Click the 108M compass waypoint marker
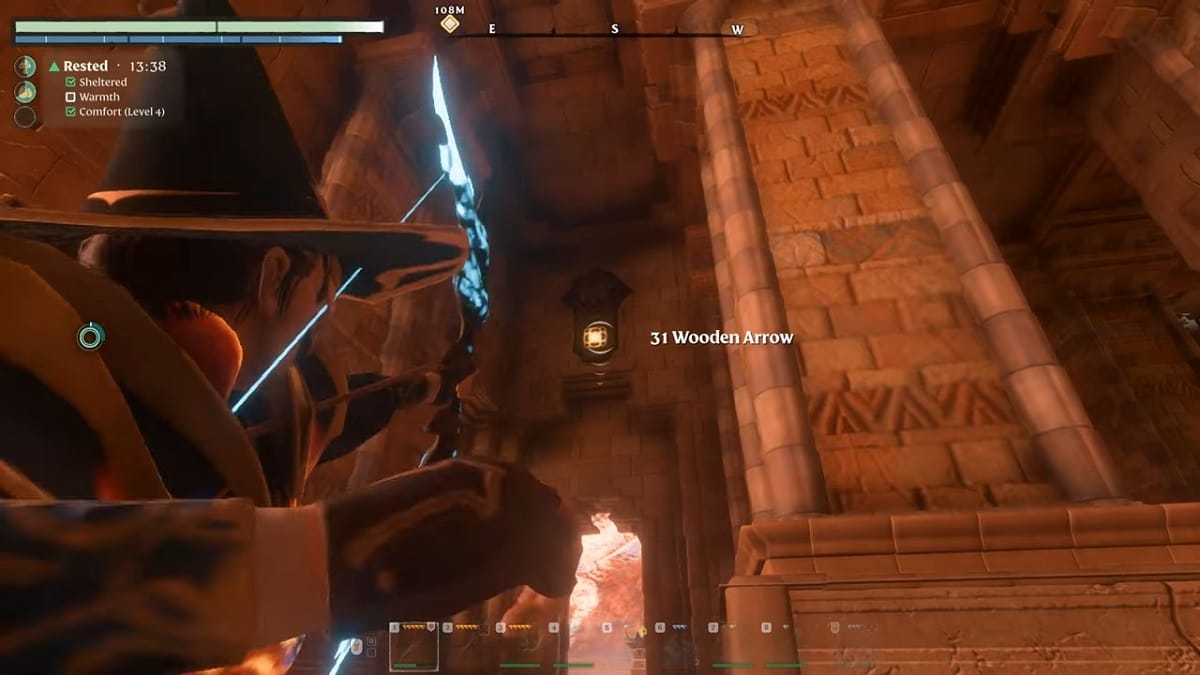This screenshot has width=1200, height=675. [450, 23]
